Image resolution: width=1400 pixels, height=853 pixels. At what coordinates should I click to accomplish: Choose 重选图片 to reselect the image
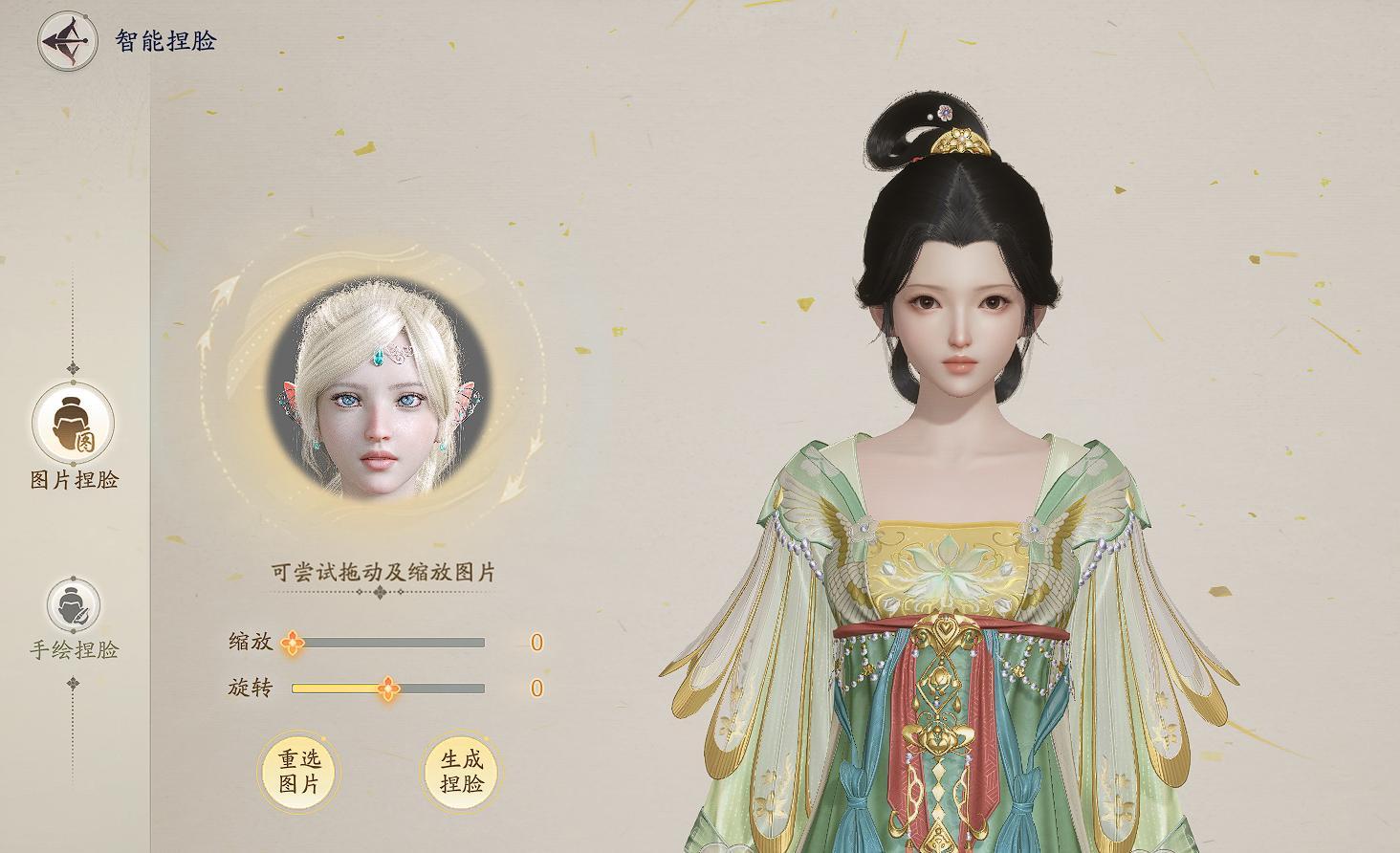coord(299,772)
